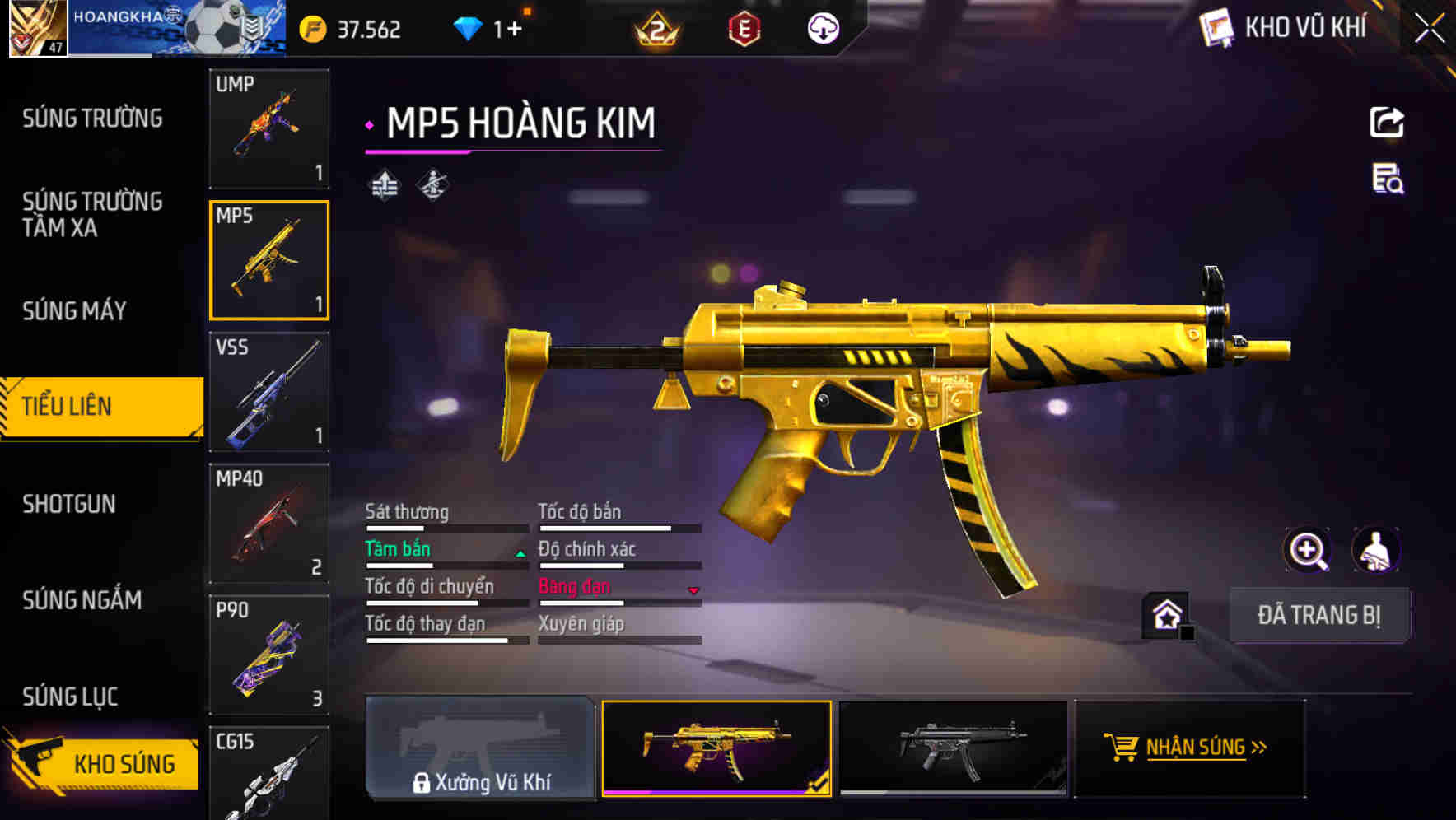The width and height of the screenshot is (1456, 820).
Task: Add diamonds with the plus button
Action: [514, 30]
